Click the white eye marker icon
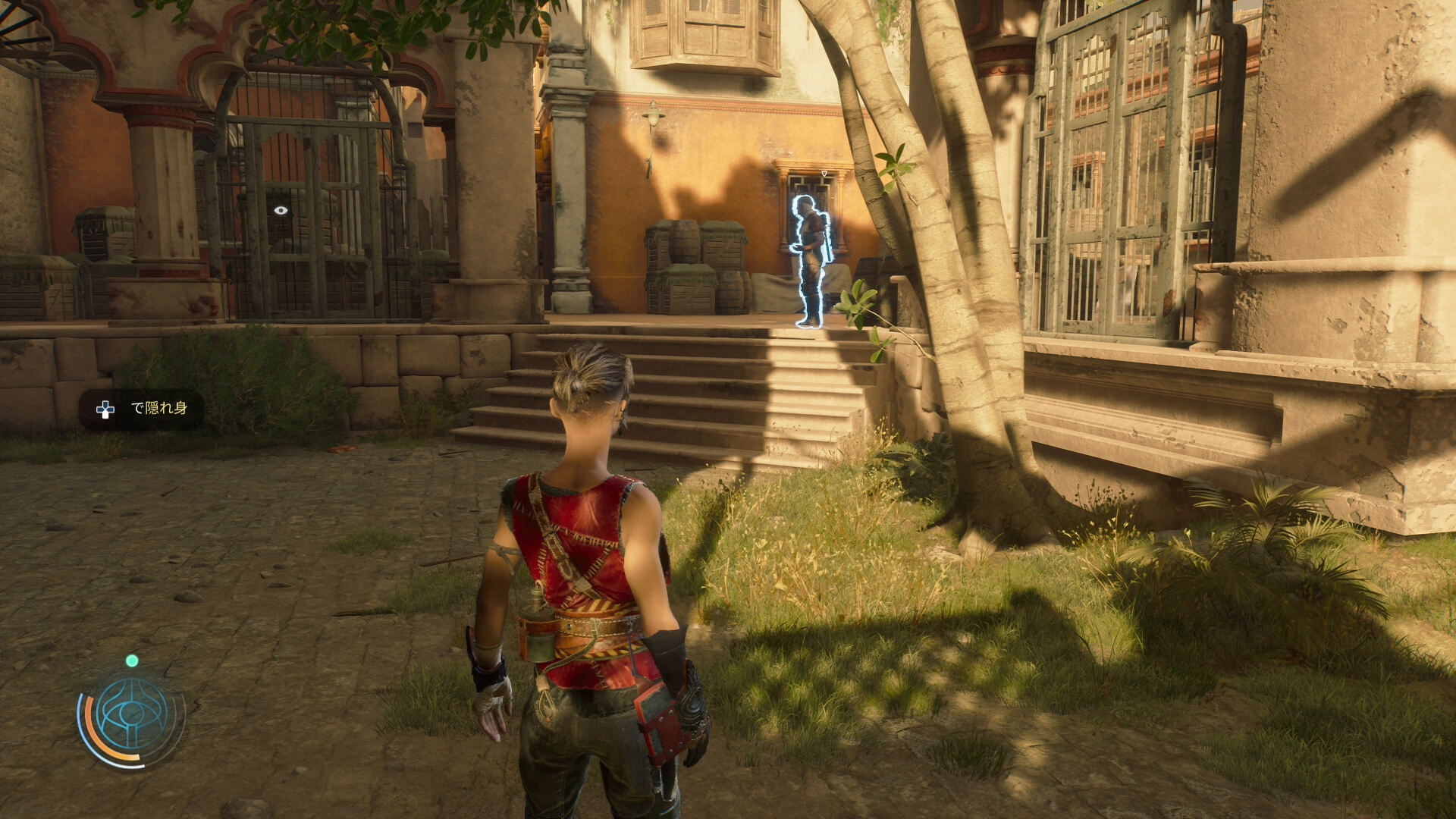 [x=281, y=210]
